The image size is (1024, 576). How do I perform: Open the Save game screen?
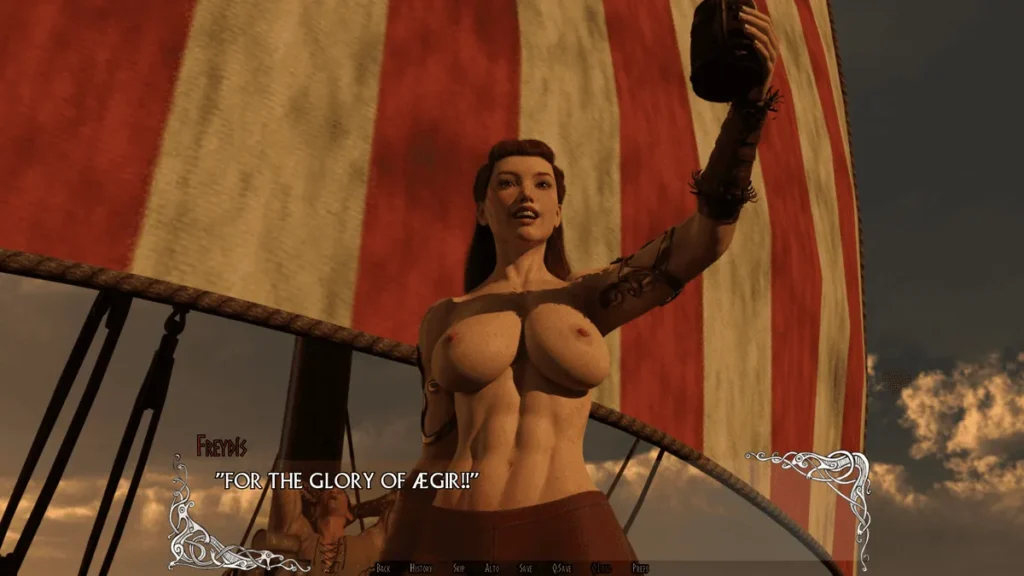pos(526,568)
